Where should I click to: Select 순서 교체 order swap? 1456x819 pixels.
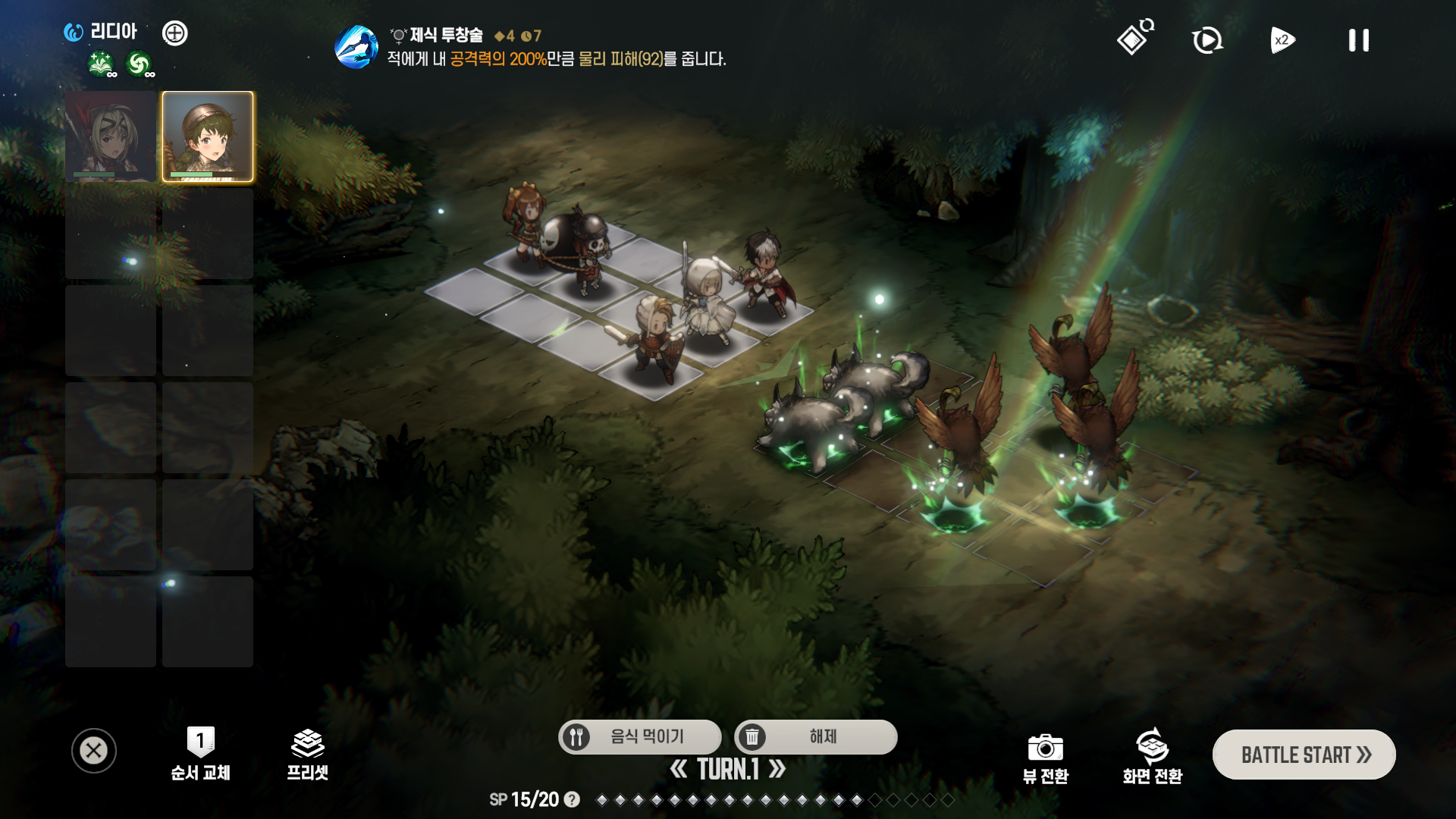pyautogui.click(x=200, y=755)
